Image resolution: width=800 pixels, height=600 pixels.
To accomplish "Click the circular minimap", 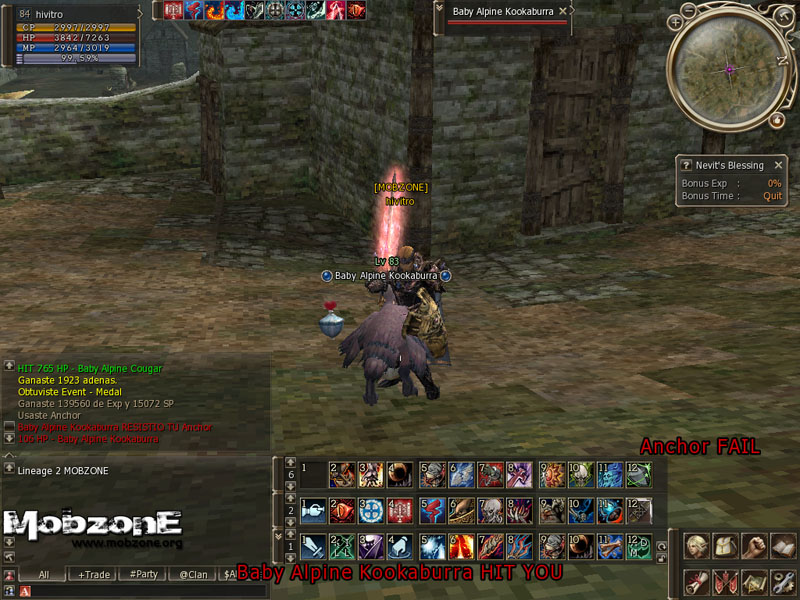I will click(x=729, y=68).
